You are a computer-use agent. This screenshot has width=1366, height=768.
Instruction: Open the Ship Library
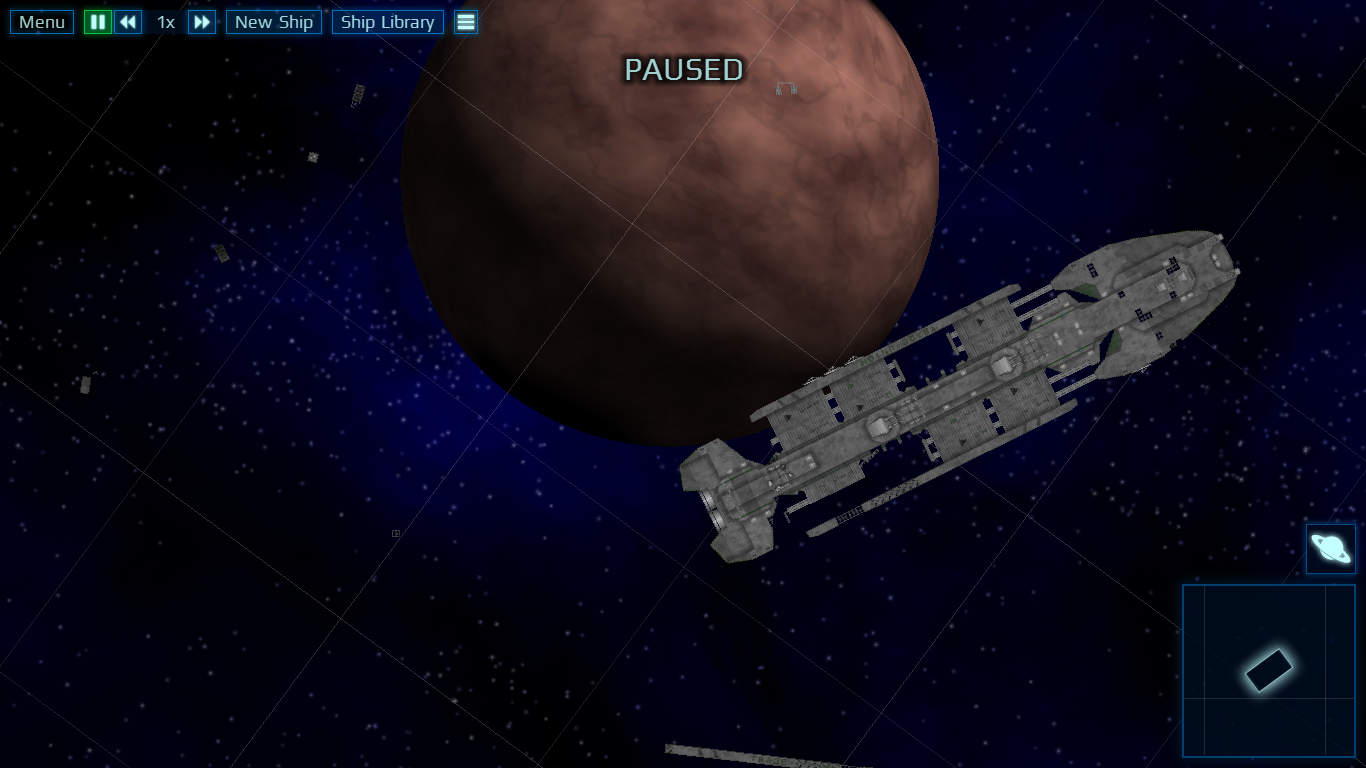click(x=387, y=22)
